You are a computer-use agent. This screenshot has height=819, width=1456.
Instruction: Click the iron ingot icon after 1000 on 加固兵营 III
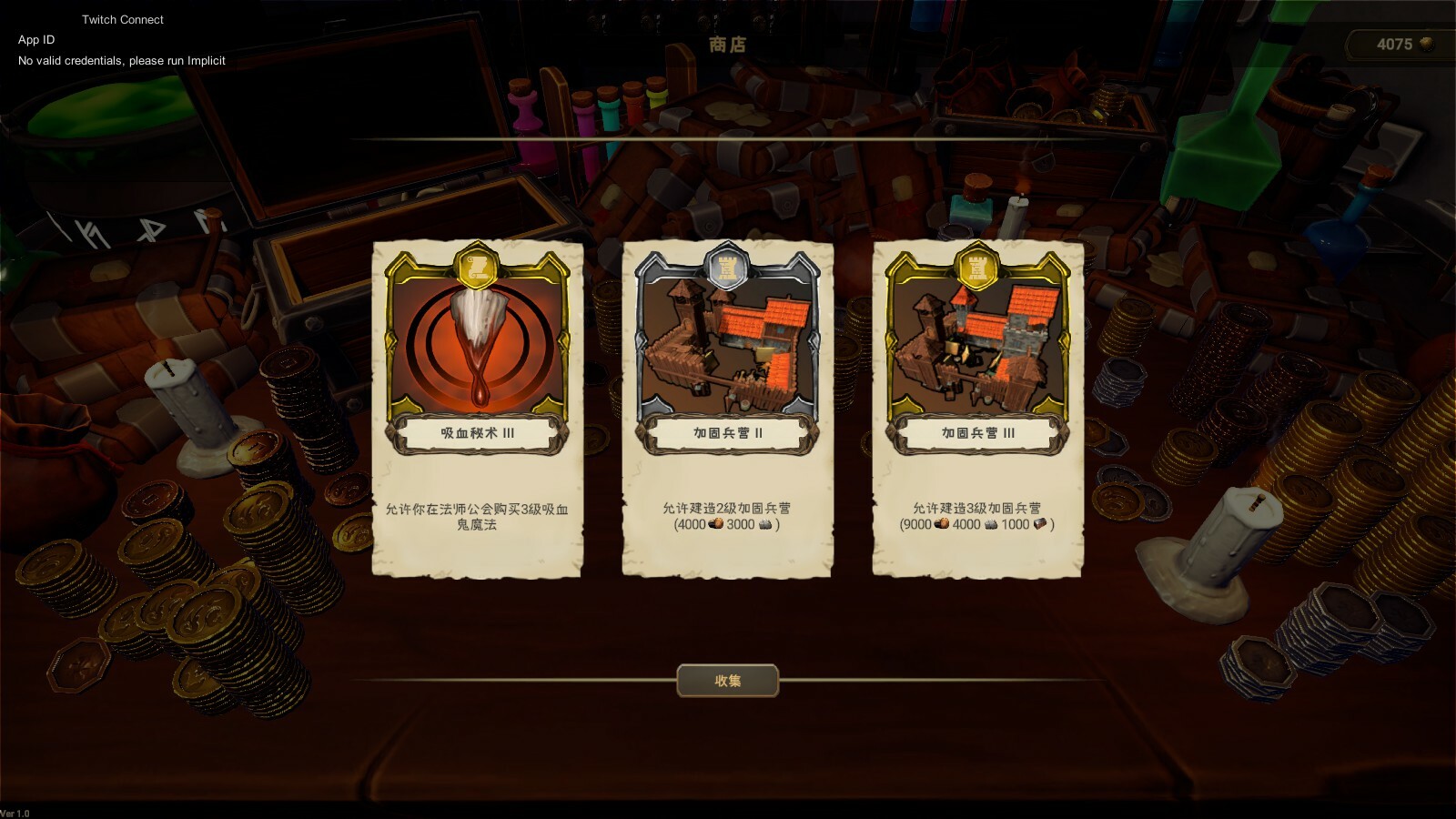[1041, 525]
